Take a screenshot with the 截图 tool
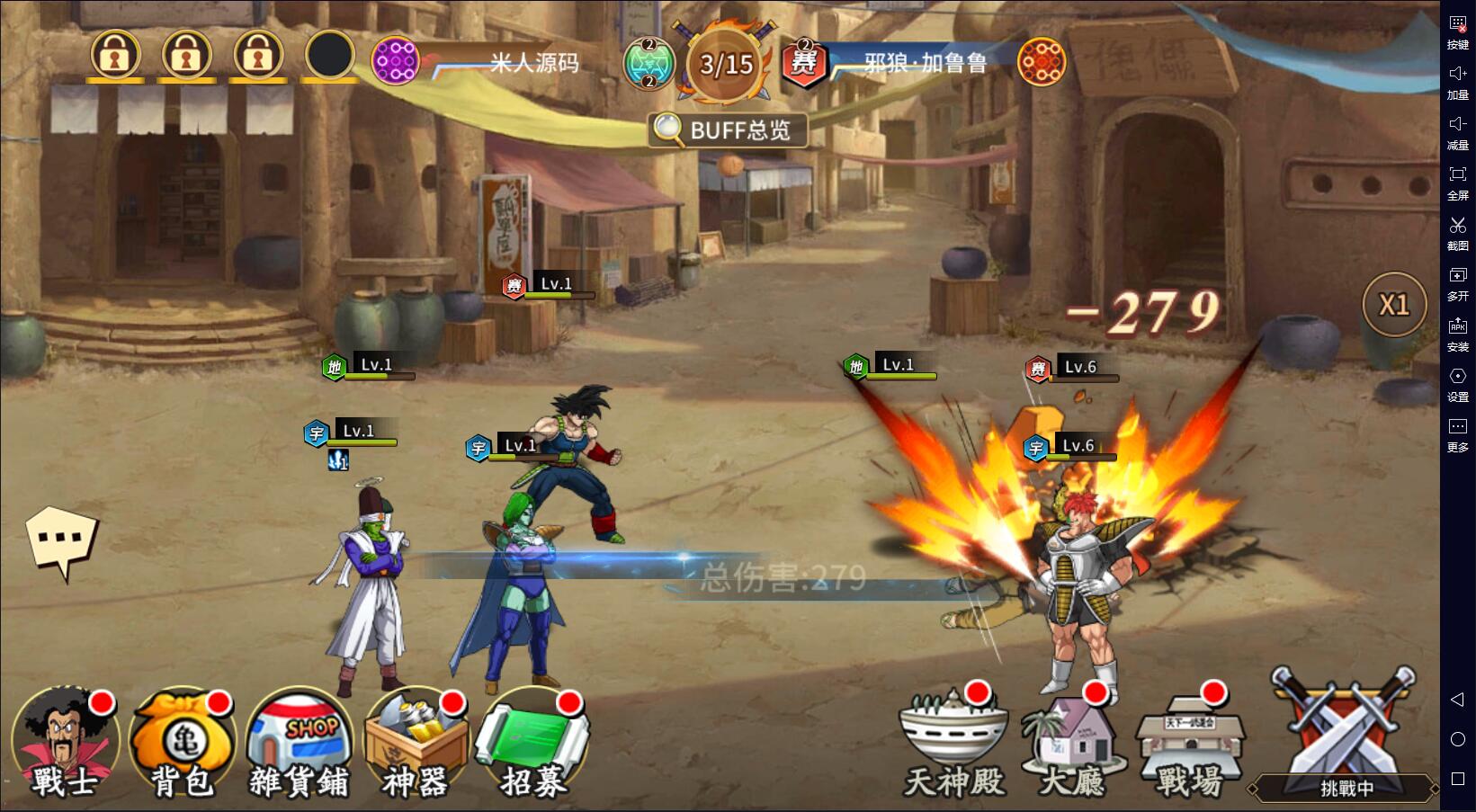The width and height of the screenshot is (1476, 812). 1457,232
